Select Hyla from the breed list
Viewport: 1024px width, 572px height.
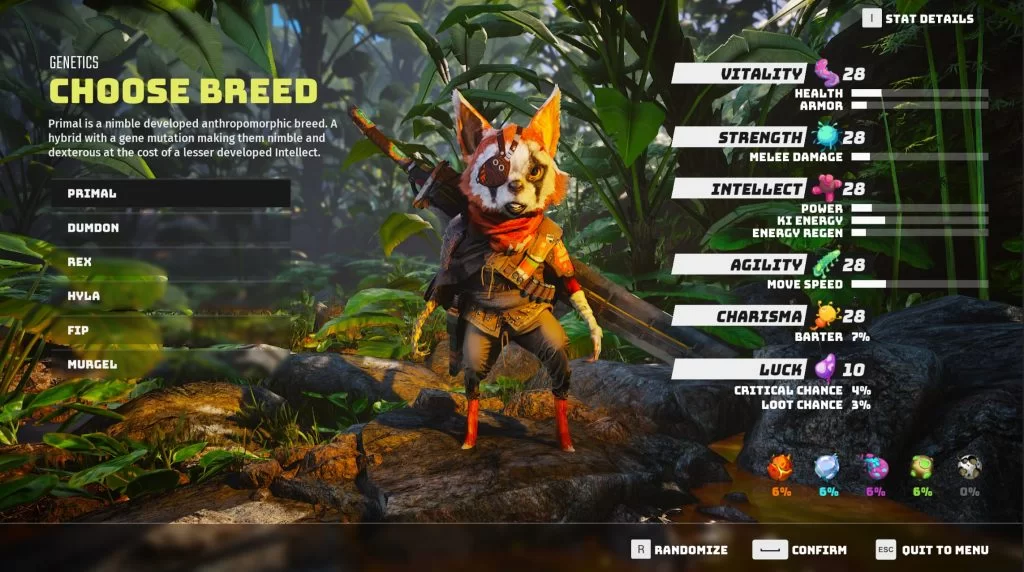[170, 297]
